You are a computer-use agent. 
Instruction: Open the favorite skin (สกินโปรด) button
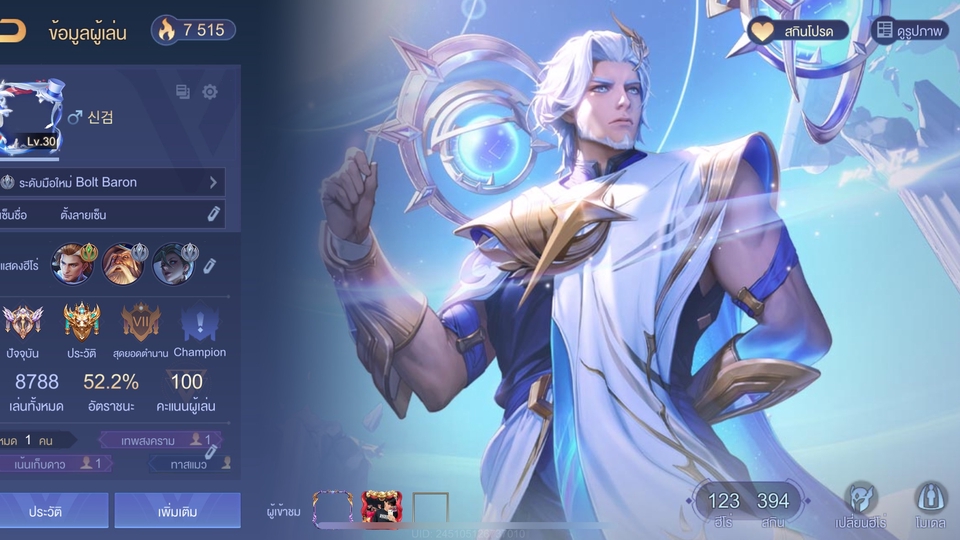coord(798,30)
